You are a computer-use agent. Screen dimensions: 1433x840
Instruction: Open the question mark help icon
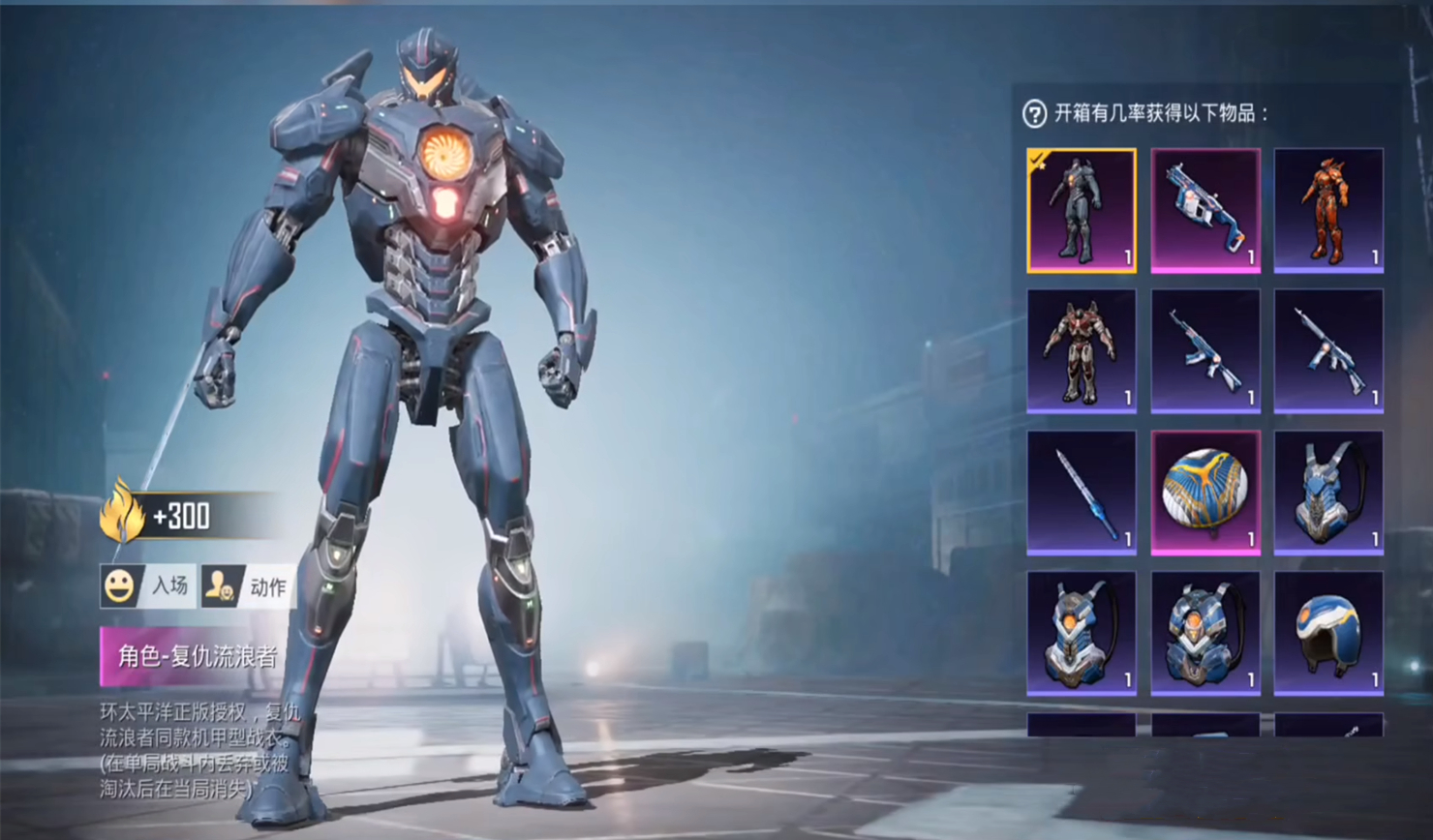(x=1034, y=114)
